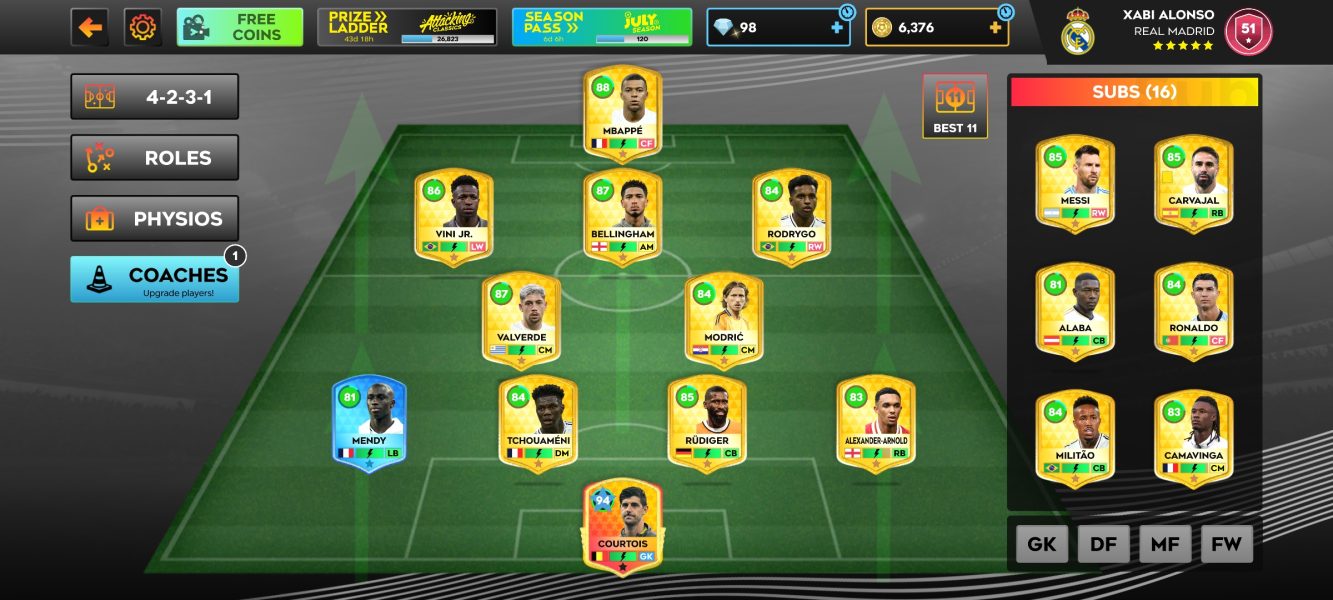Open the settings gear menu
Image resolution: width=1333 pixels, height=600 pixels.
[x=143, y=27]
